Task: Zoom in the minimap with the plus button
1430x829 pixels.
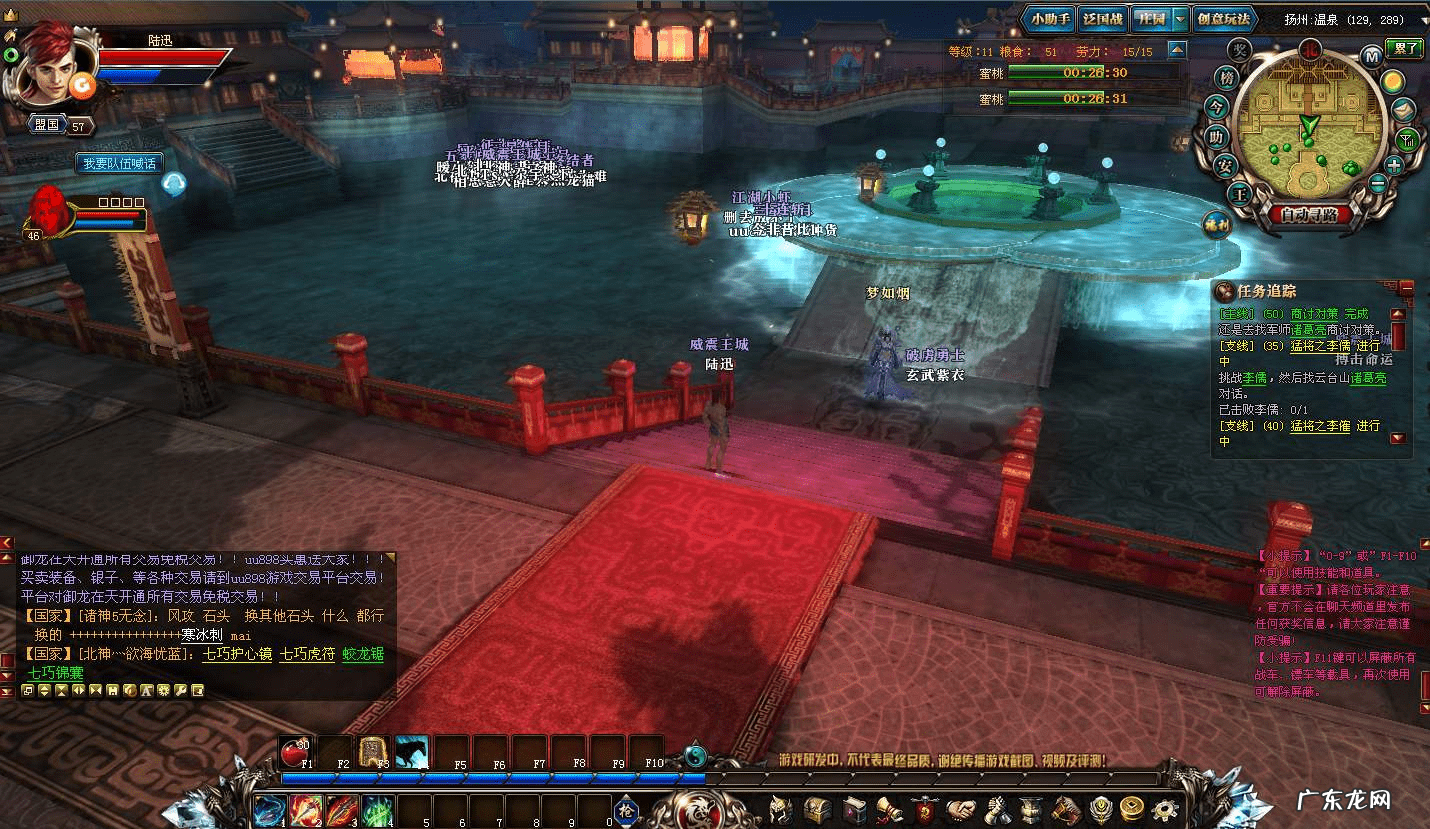Action: pyautogui.click(x=1394, y=165)
